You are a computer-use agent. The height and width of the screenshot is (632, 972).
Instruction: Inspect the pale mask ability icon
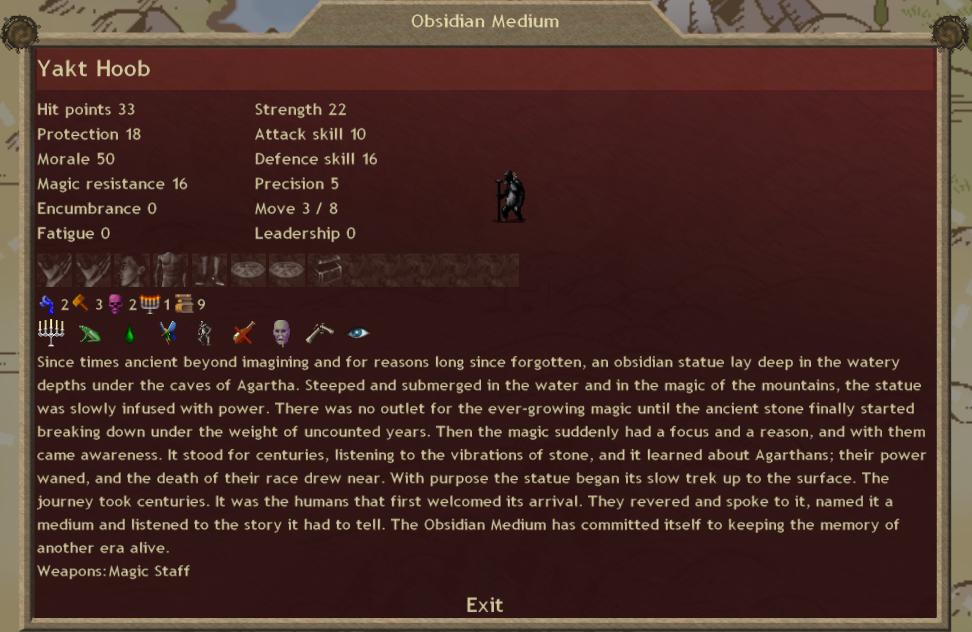point(281,333)
